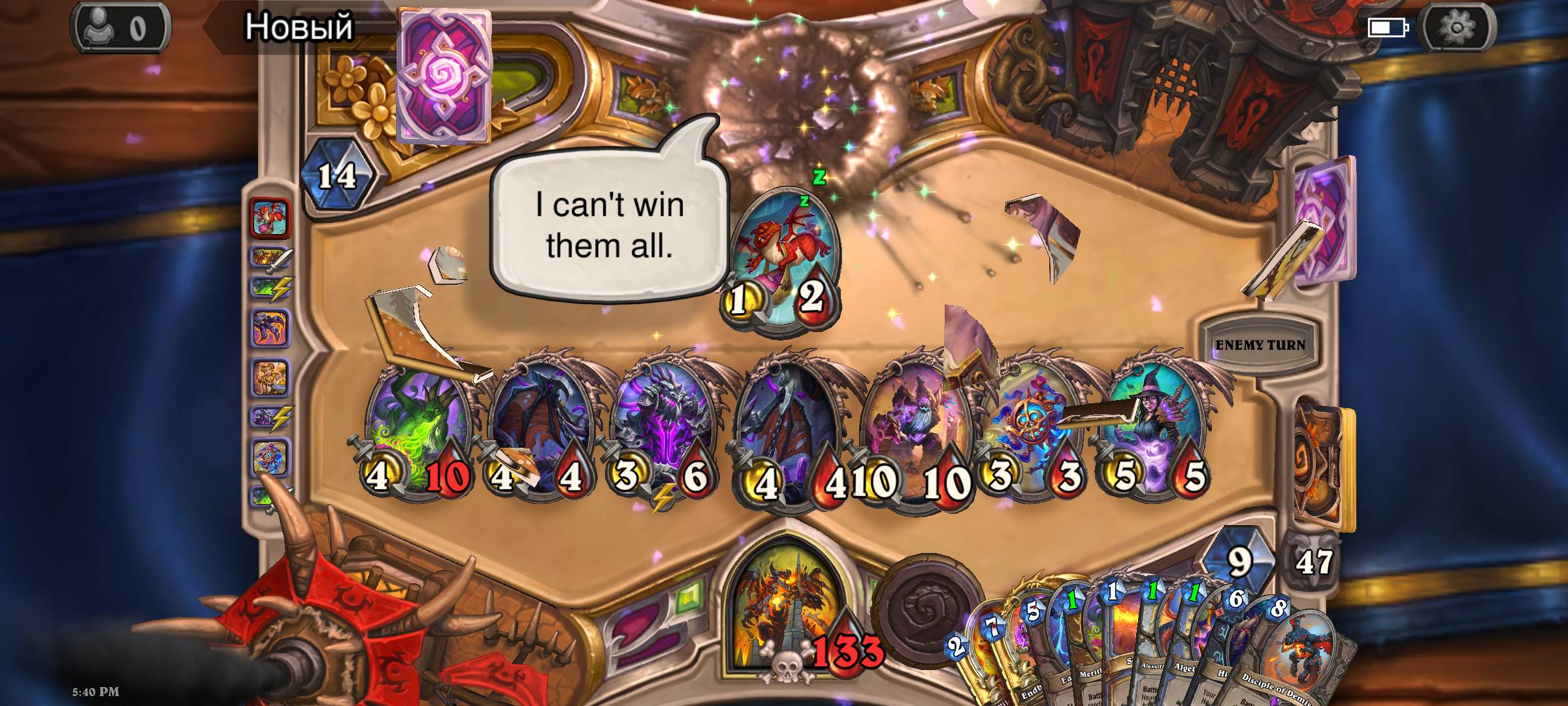View the red whelp history tile

[x=270, y=218]
